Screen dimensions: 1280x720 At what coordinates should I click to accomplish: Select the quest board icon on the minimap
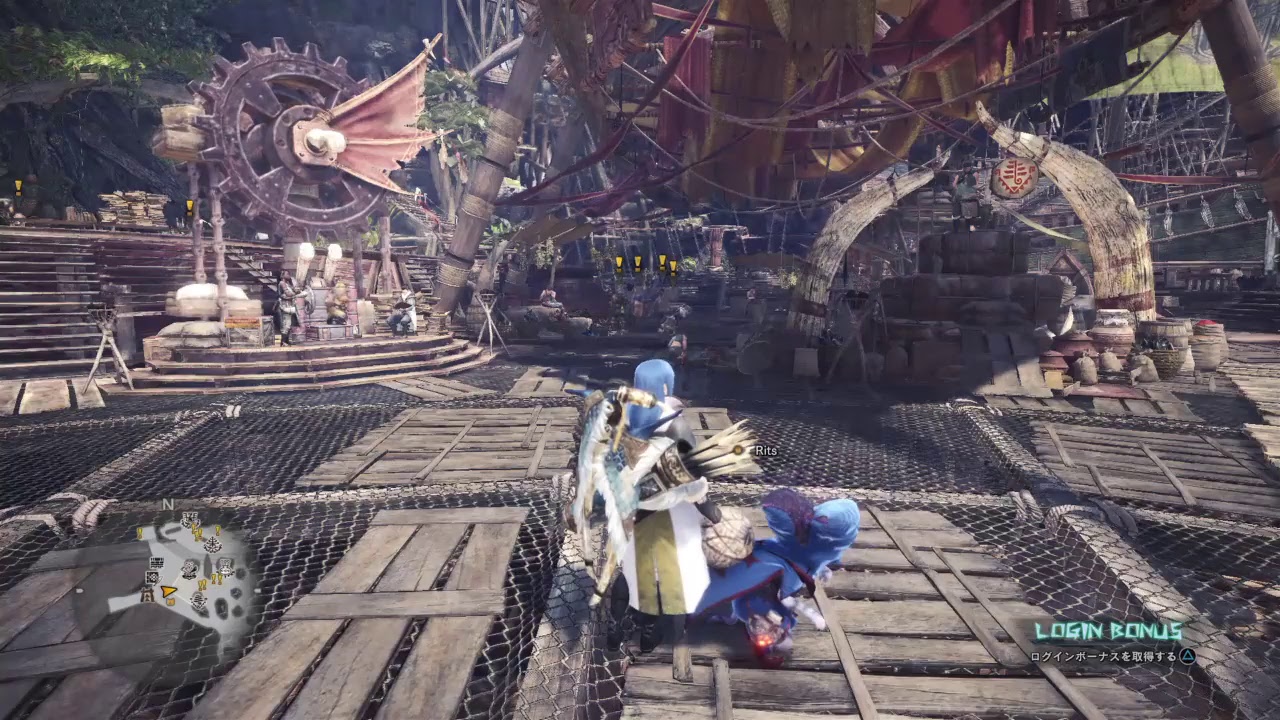point(157,563)
